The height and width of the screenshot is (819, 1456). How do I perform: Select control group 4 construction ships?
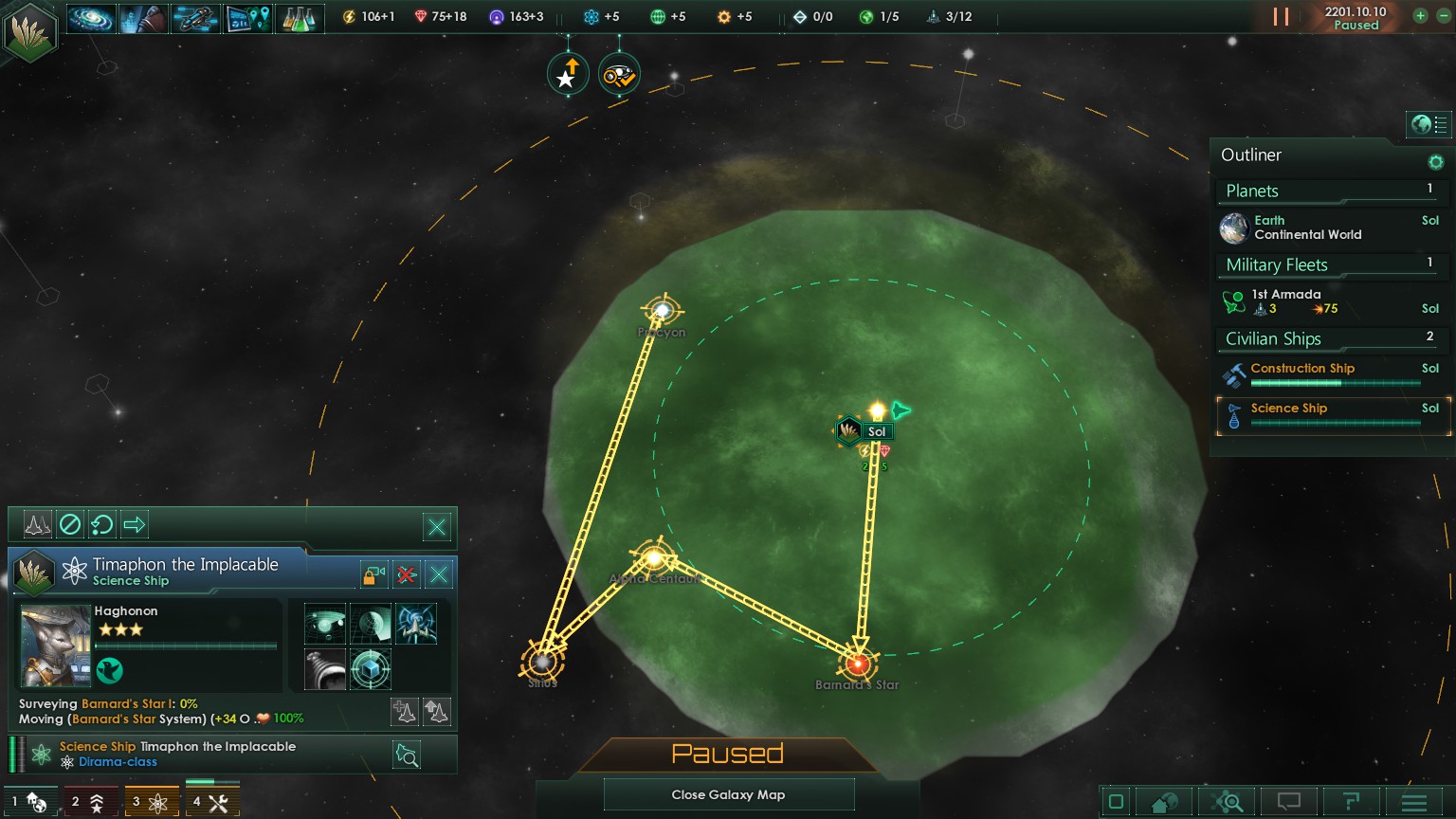[211, 802]
